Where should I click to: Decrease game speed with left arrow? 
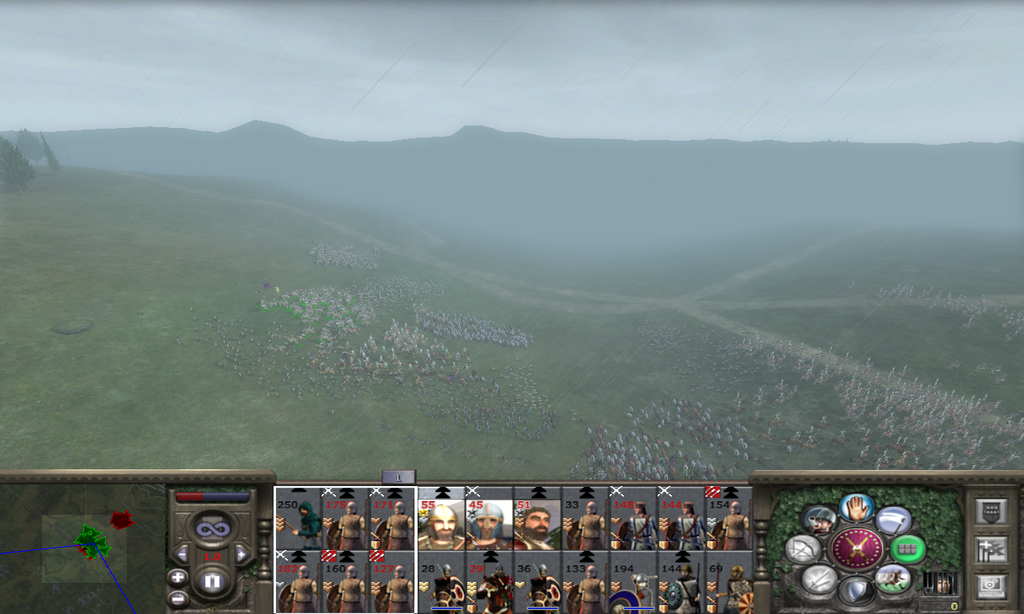tap(182, 553)
